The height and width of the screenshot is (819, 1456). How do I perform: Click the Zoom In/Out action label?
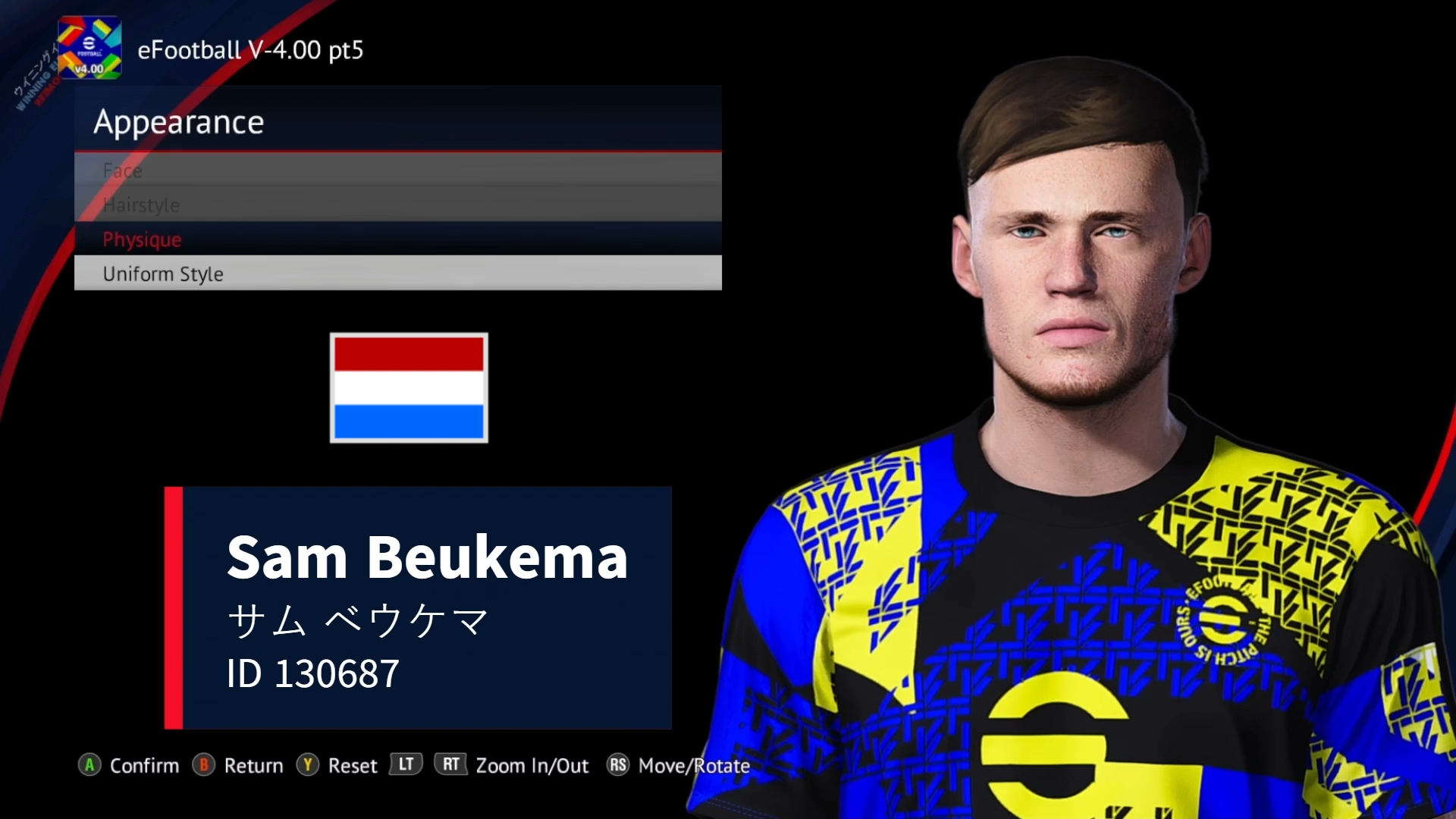(x=531, y=765)
